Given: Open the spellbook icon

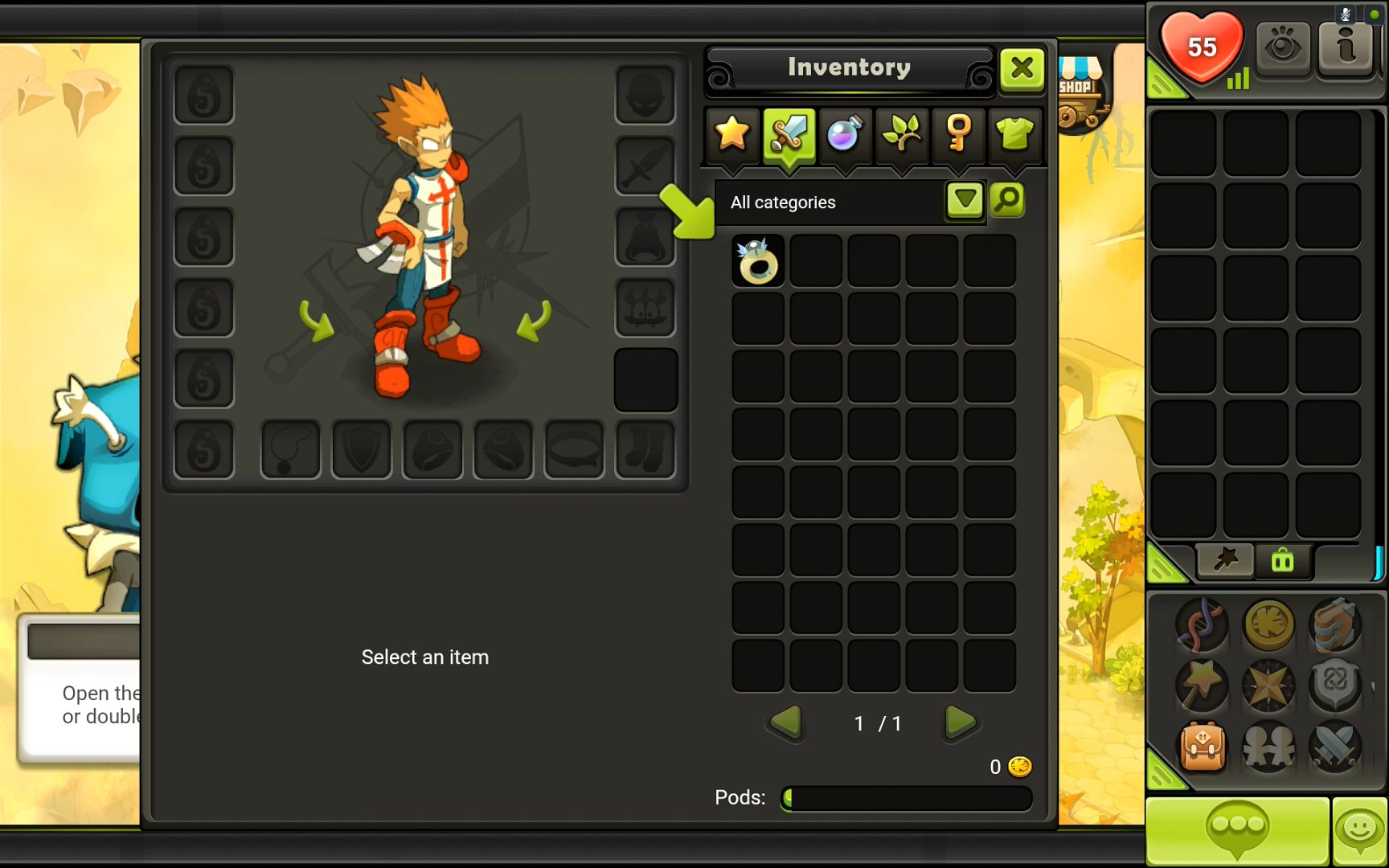Looking at the screenshot, I should tap(1336, 627).
